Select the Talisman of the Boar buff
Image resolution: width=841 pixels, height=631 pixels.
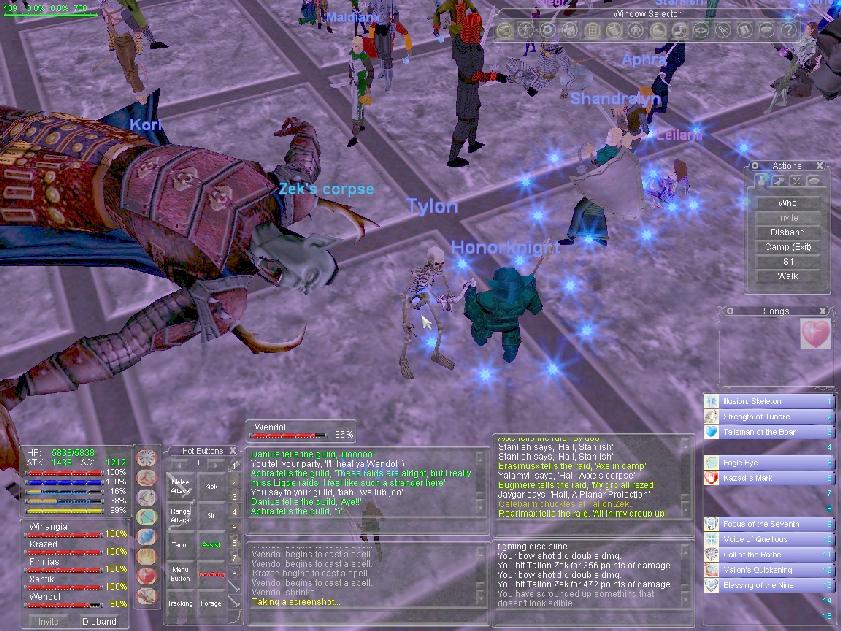pyautogui.click(x=768, y=433)
